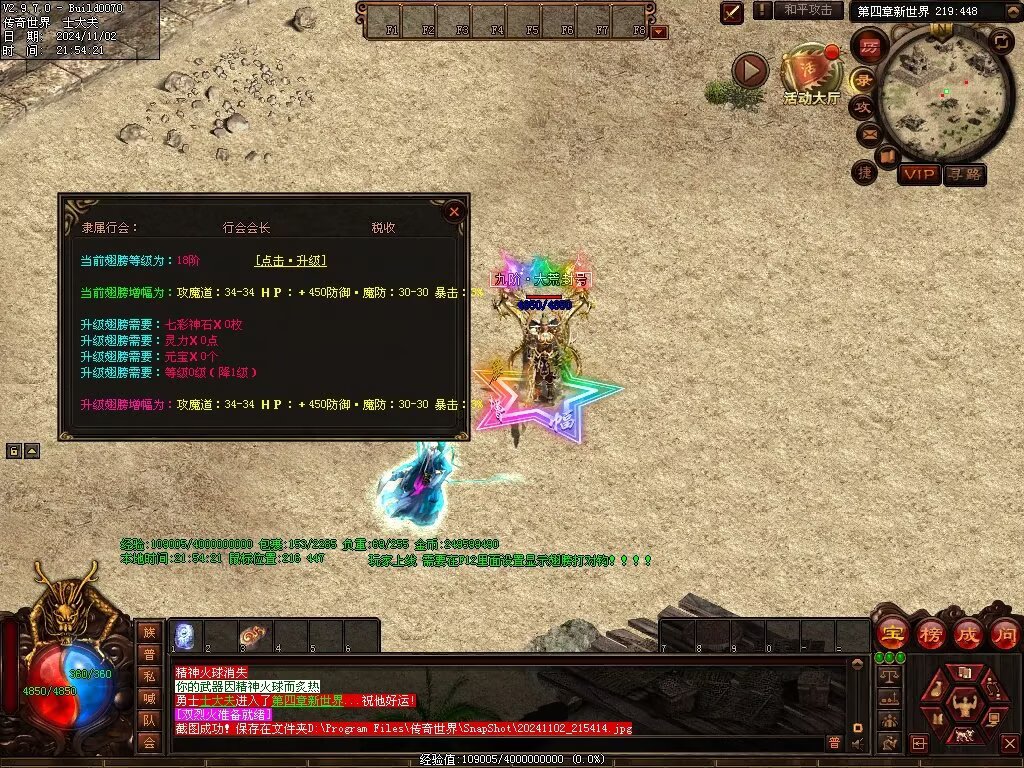Activate 寻路 pathfinding button
This screenshot has width=1024, height=768.
965,174
